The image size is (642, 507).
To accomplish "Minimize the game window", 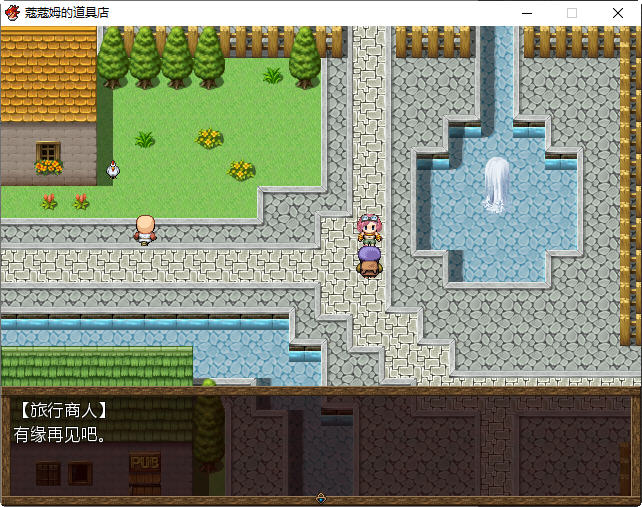I will click(526, 13).
